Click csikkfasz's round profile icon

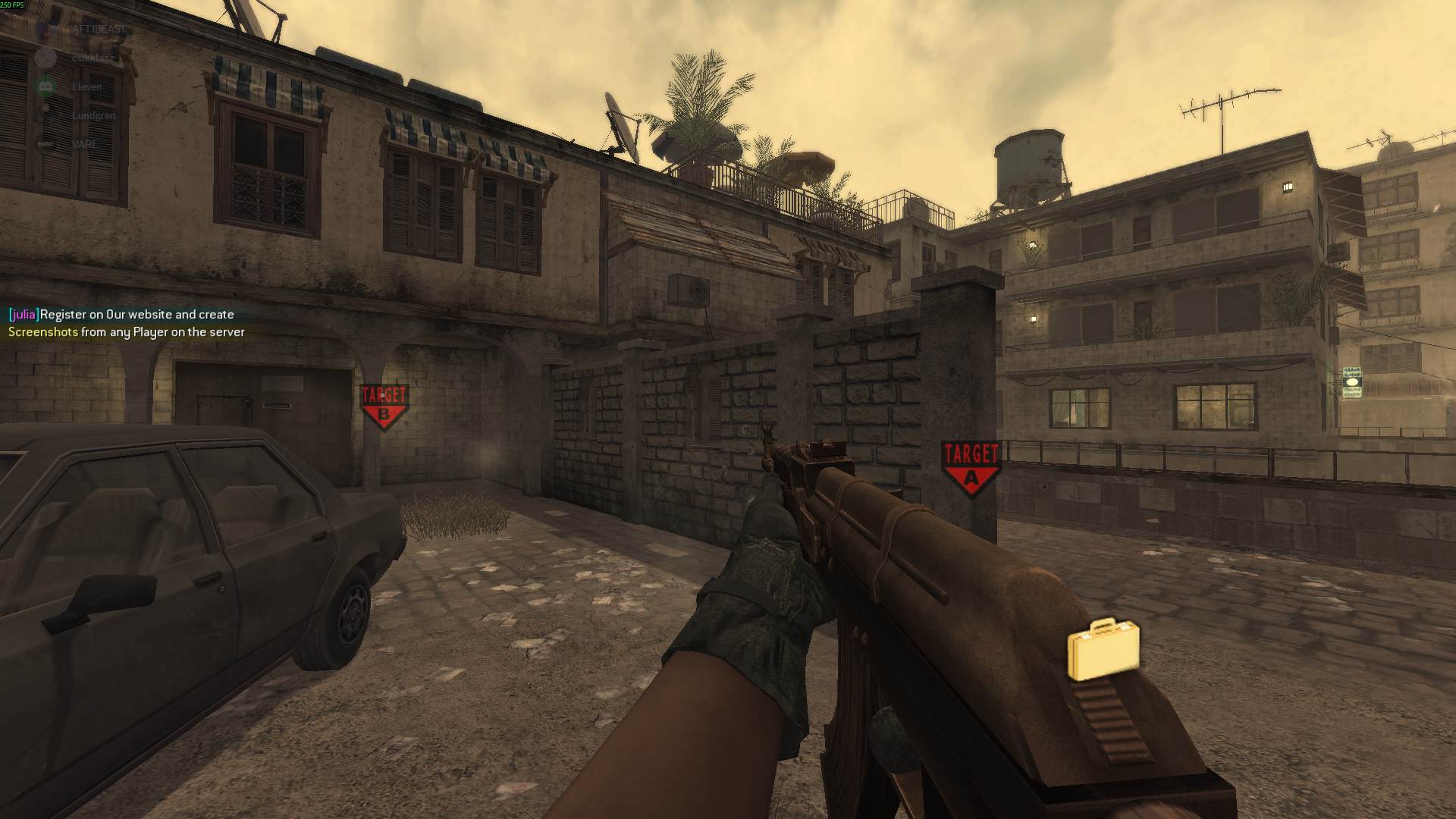pyautogui.click(x=45, y=58)
